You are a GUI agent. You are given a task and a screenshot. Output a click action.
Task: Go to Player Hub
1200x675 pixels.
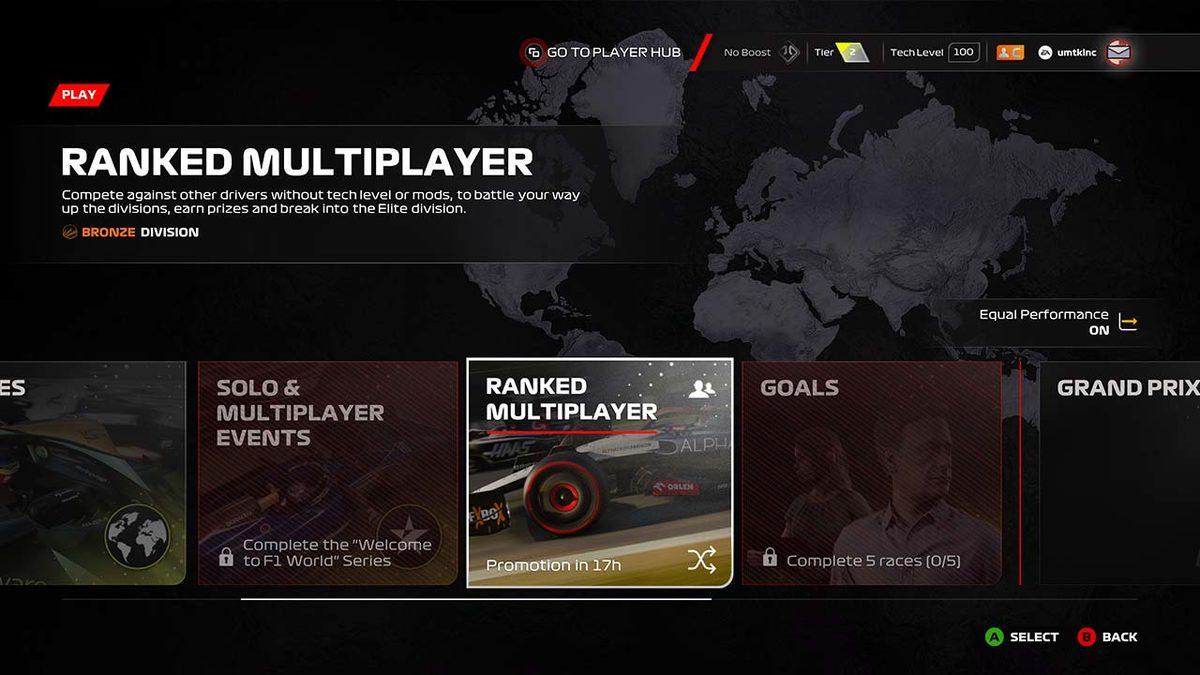click(603, 52)
